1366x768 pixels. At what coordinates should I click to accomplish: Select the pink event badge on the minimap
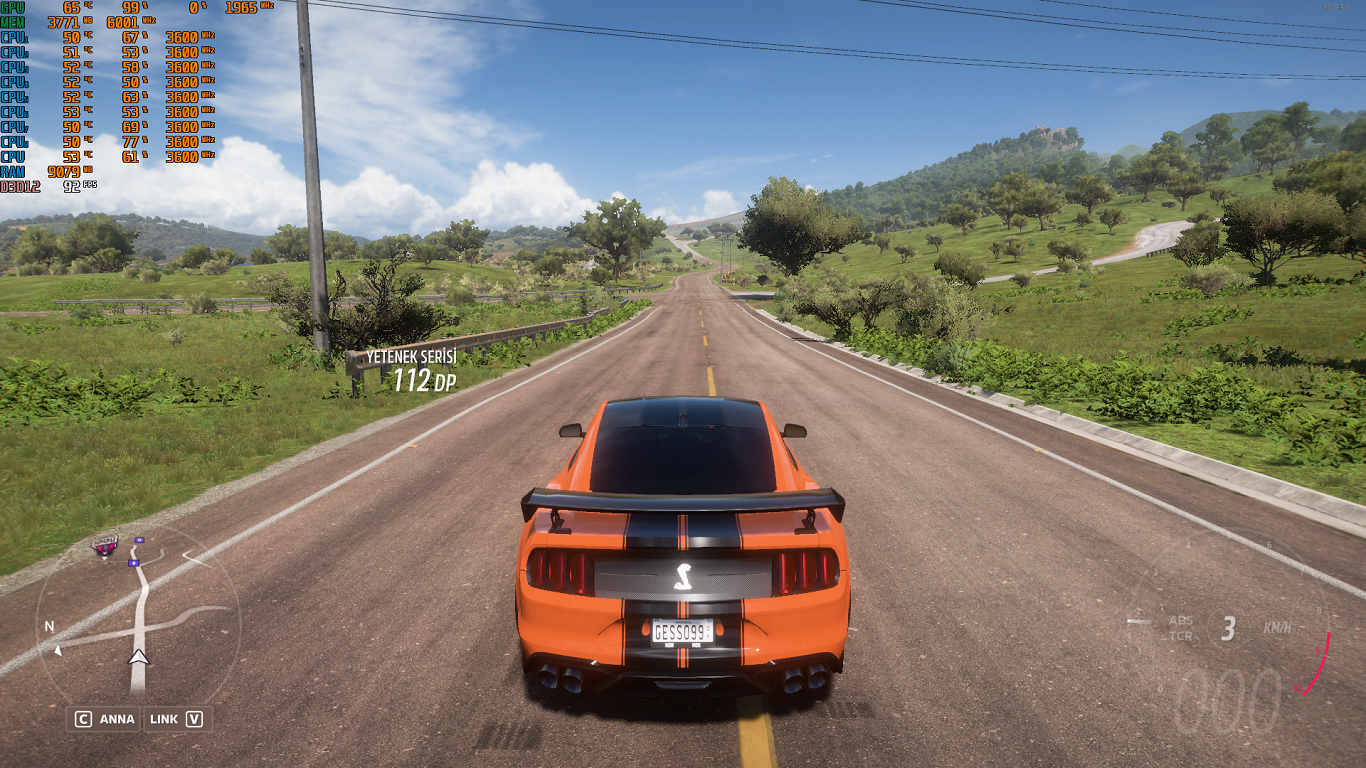tap(105, 546)
